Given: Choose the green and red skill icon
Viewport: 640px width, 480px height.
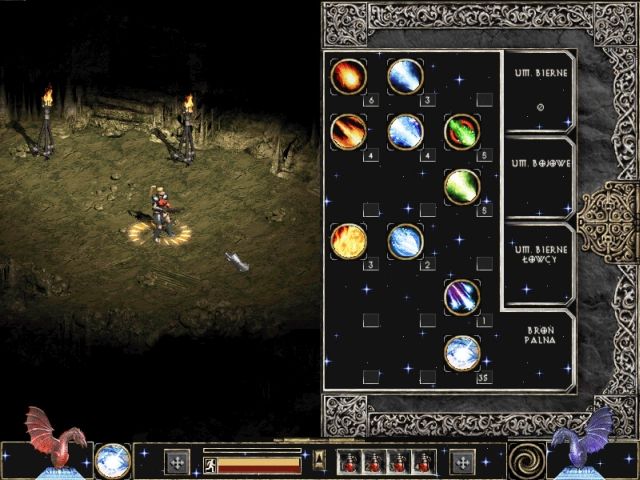Looking at the screenshot, I should tap(462, 131).
